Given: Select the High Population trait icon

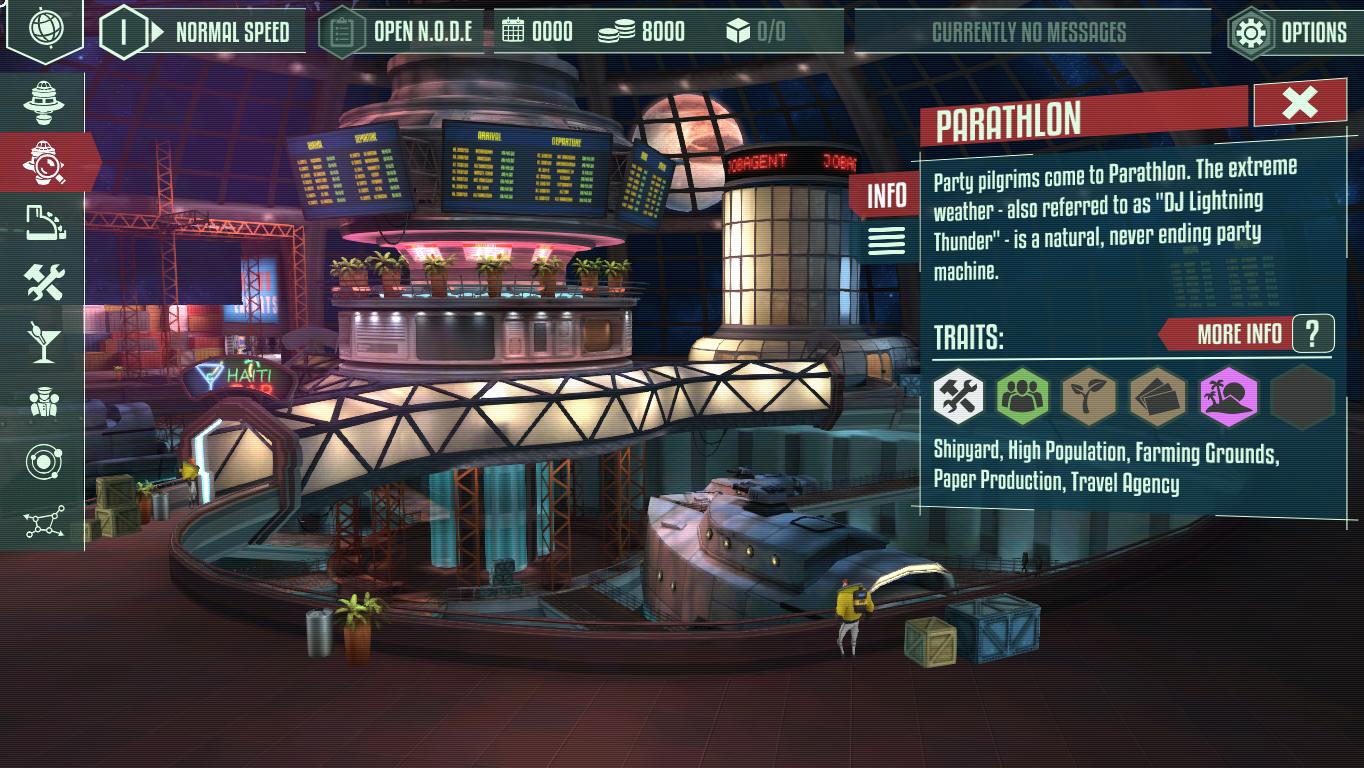Looking at the screenshot, I should 1022,396.
